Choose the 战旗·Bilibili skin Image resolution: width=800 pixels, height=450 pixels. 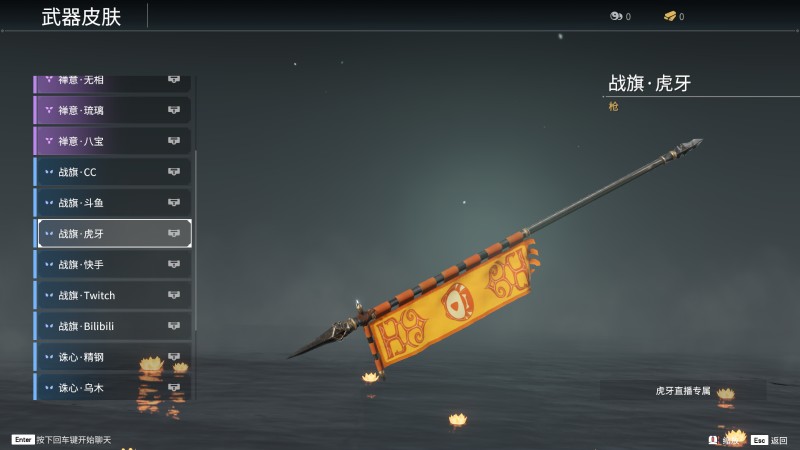tap(112, 327)
